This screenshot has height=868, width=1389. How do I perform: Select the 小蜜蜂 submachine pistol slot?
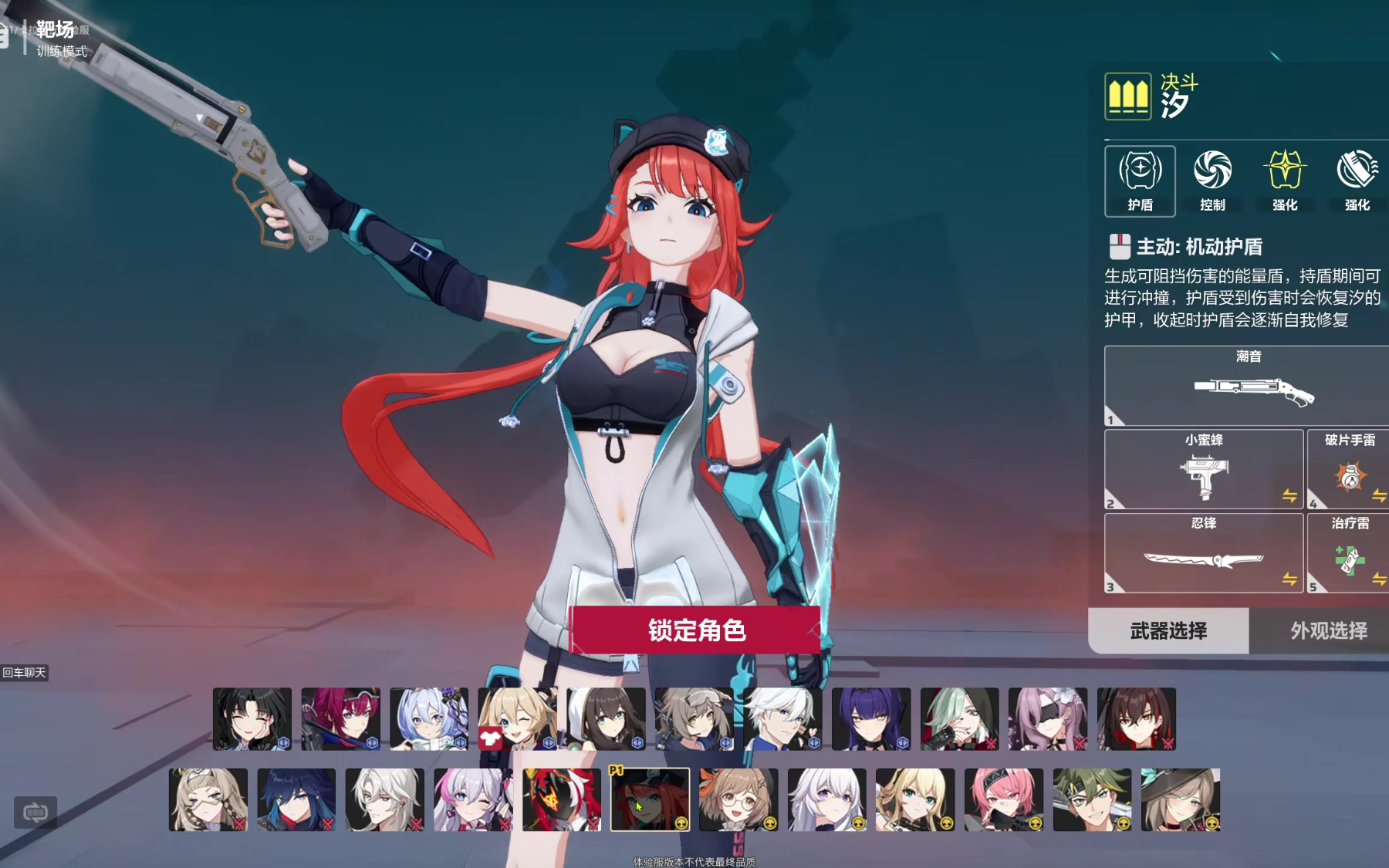pyautogui.click(x=1204, y=469)
